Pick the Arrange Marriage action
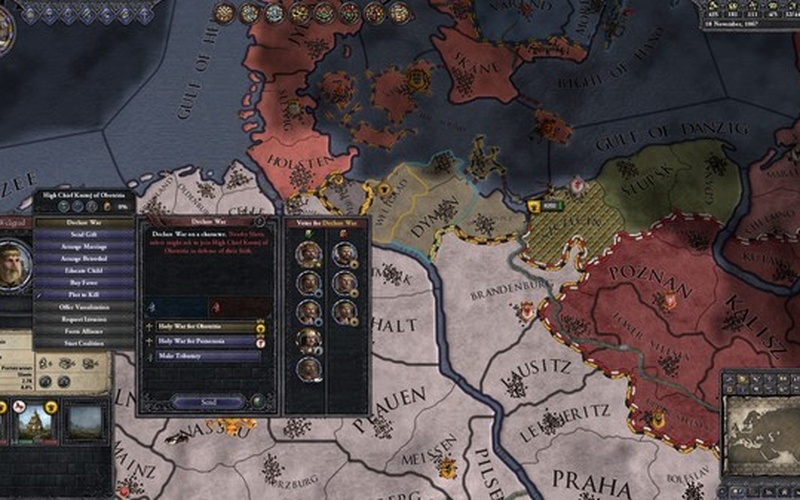Viewport: 800px width, 500px height. tap(84, 247)
